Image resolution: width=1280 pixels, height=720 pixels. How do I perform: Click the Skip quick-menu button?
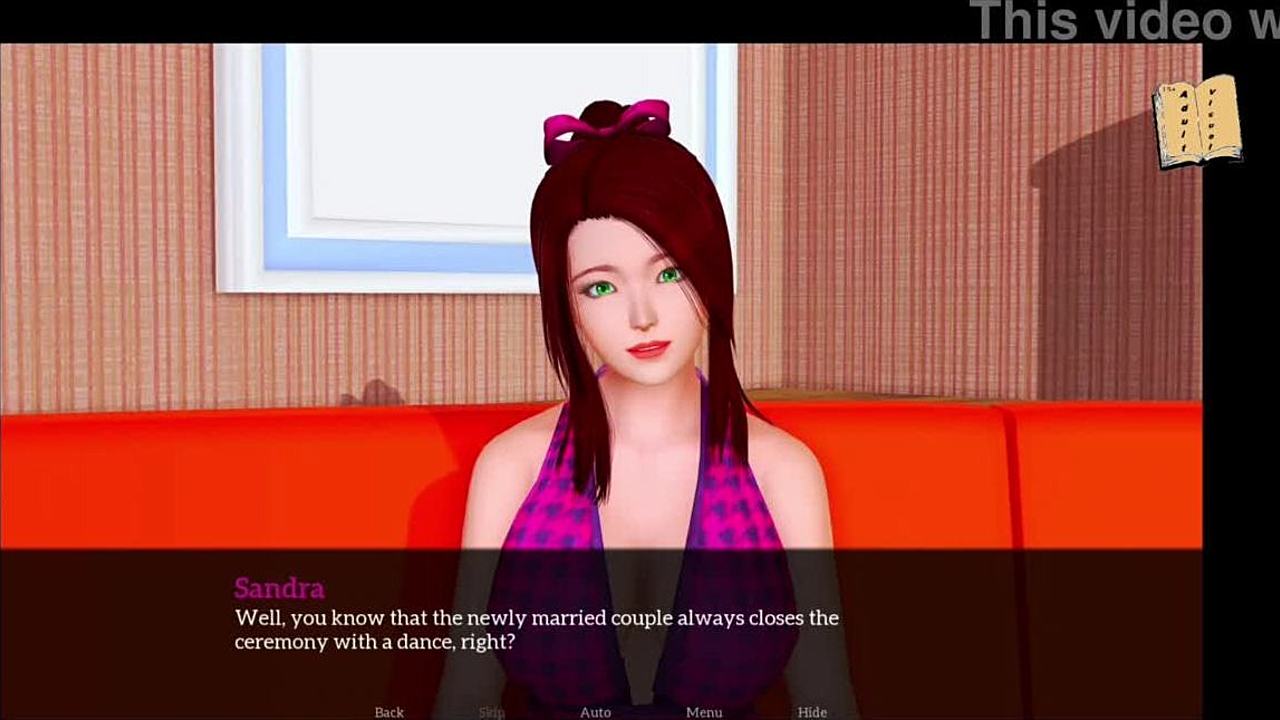[x=491, y=712]
